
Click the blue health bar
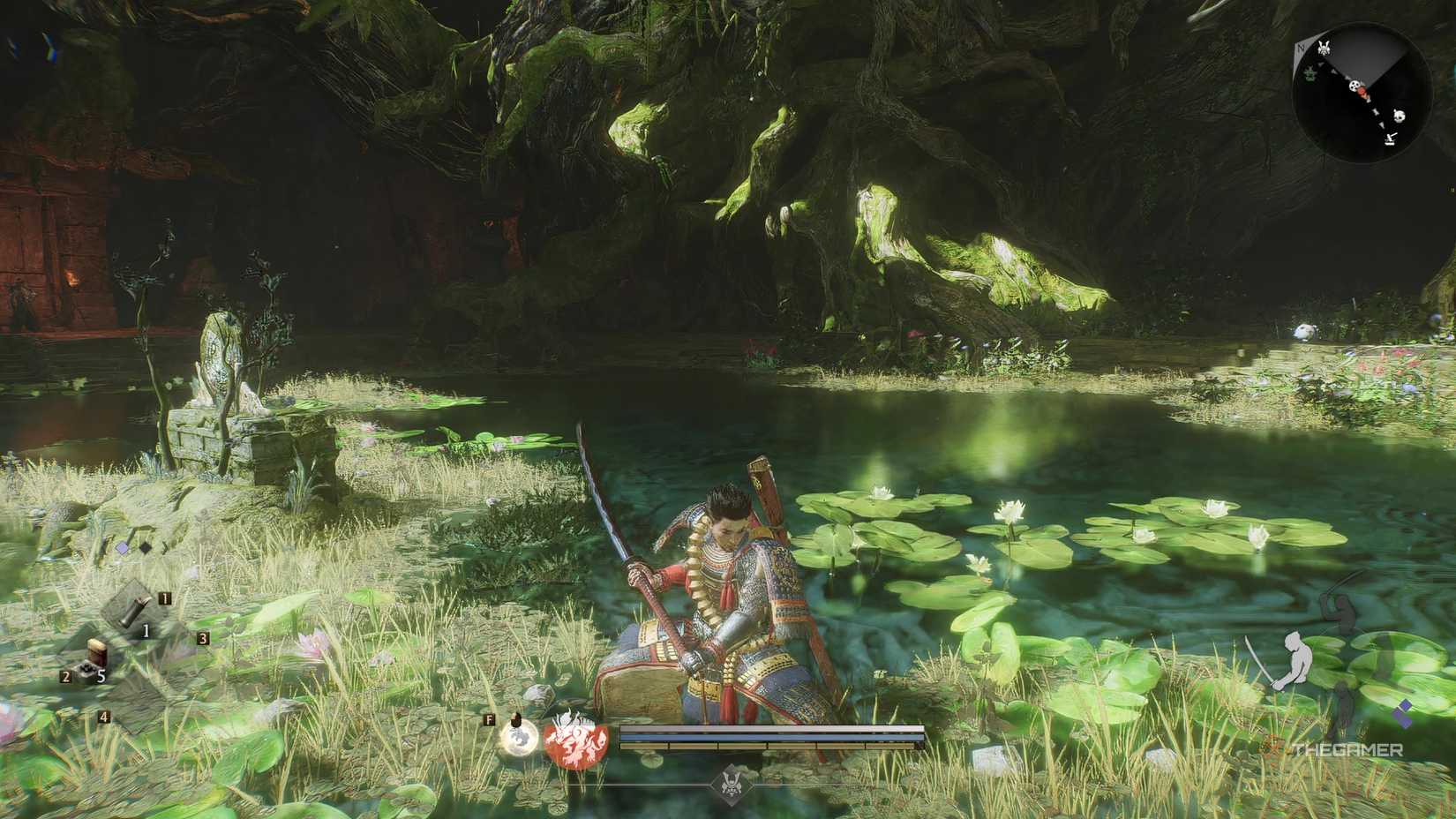(x=769, y=736)
